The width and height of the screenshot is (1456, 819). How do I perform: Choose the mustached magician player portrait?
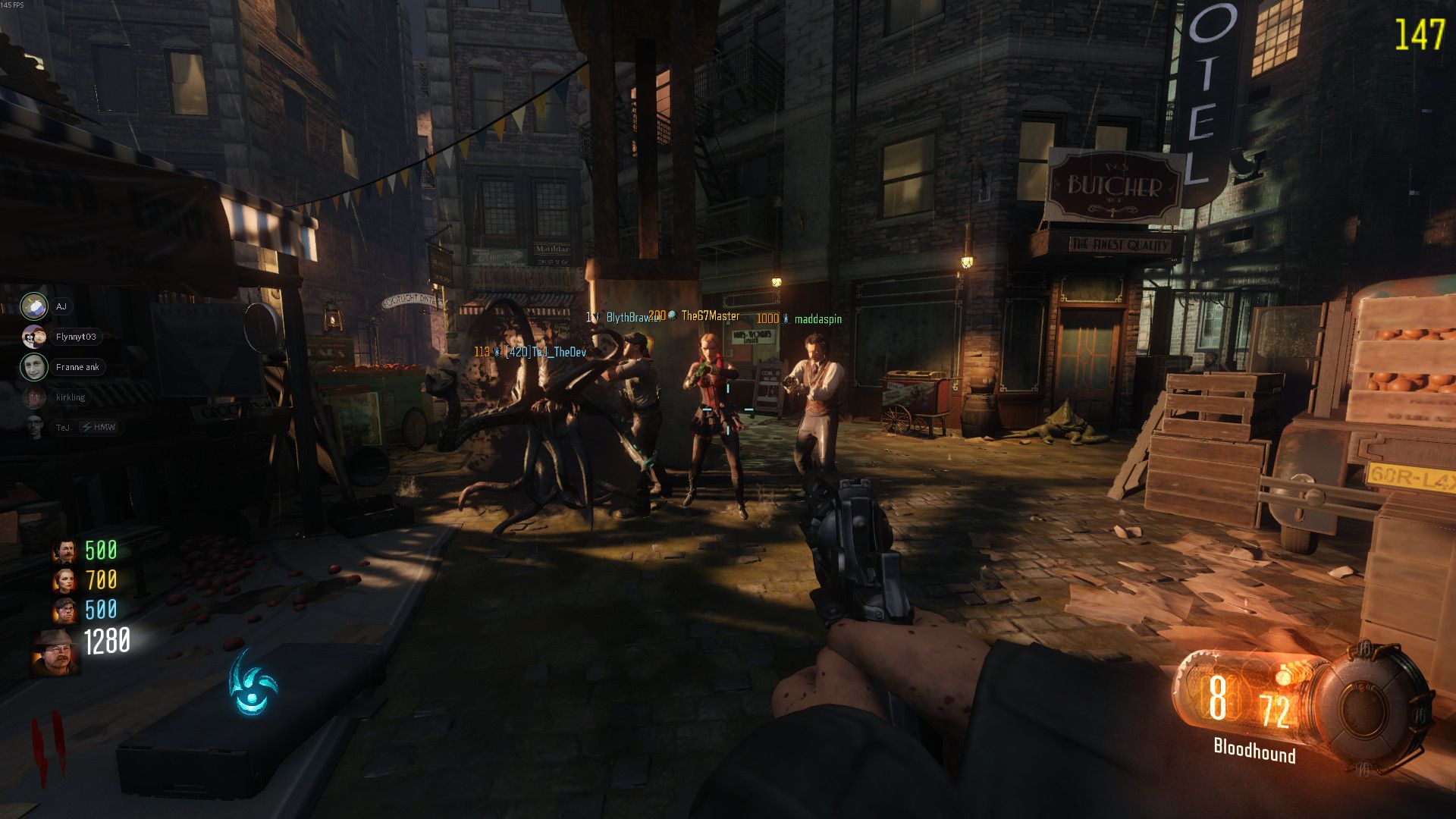[x=65, y=551]
